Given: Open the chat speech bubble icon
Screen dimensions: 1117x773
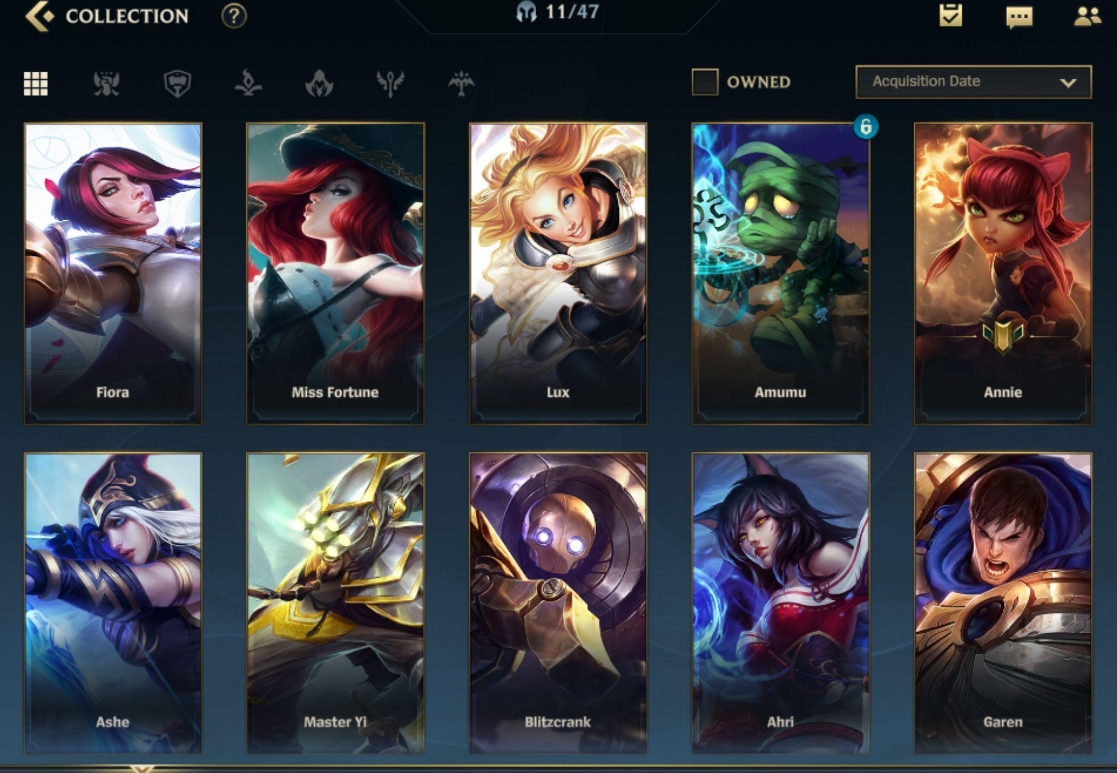Looking at the screenshot, I should 1019,17.
